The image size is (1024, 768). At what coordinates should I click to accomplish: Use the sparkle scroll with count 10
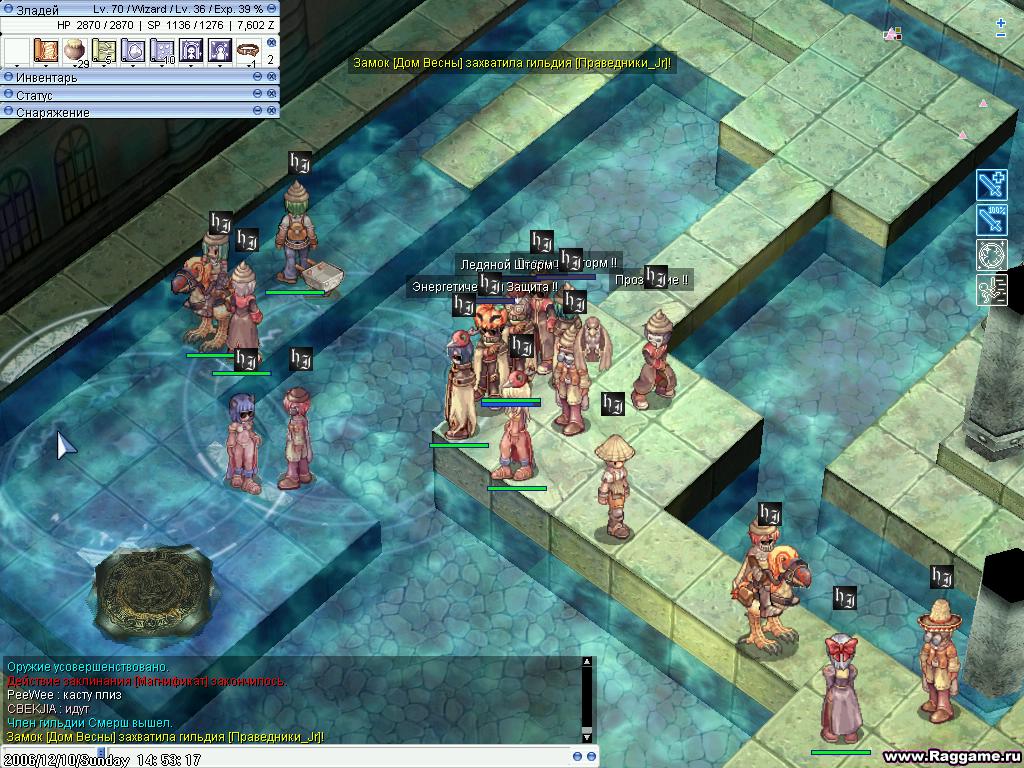click(162, 50)
